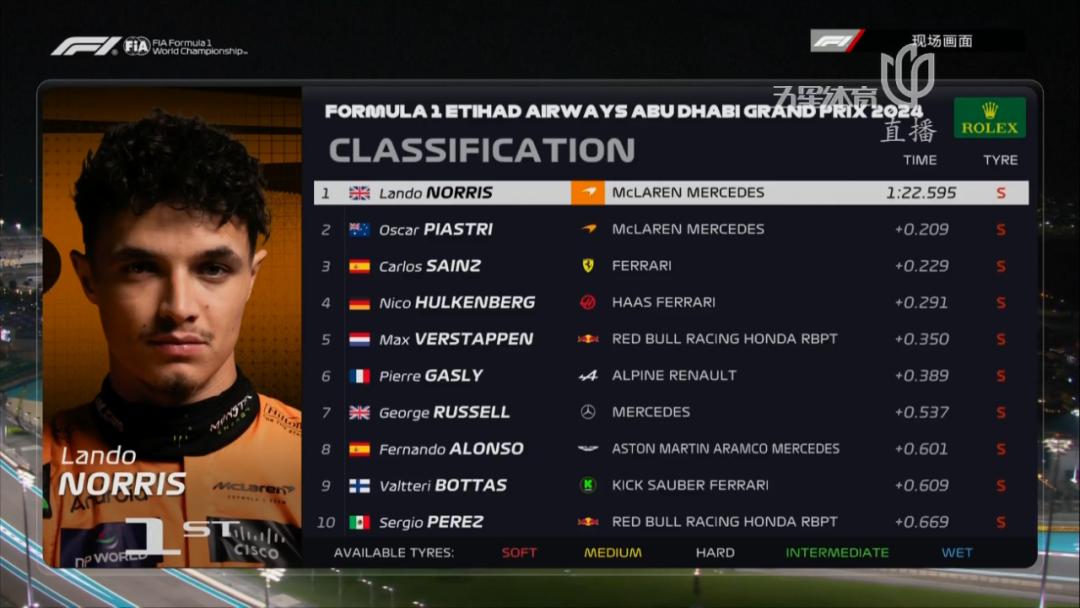The height and width of the screenshot is (608, 1080).
Task: Choose the Hard tyre legend label
Action: (715, 553)
